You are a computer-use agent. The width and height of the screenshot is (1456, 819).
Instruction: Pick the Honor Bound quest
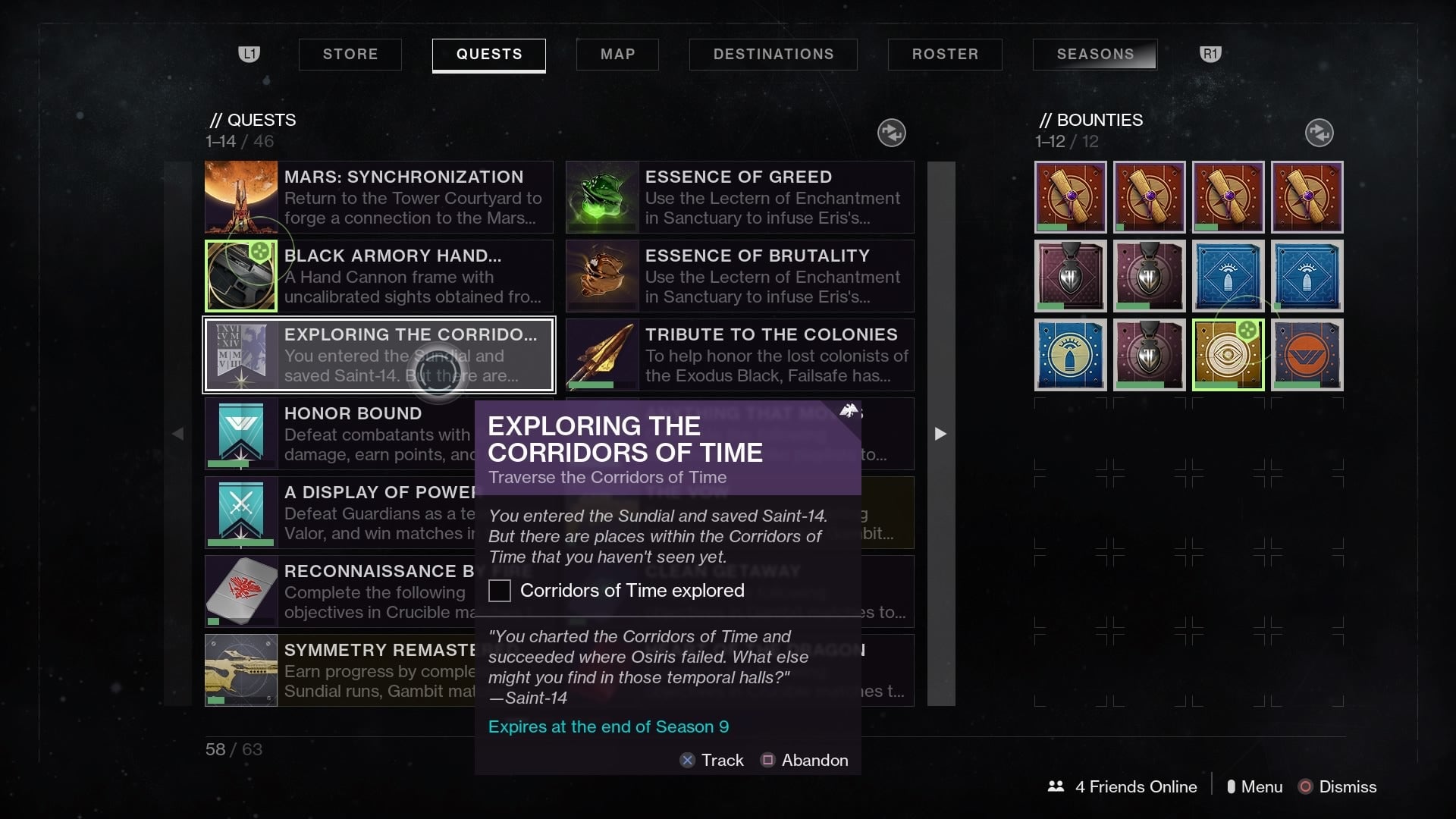339,434
